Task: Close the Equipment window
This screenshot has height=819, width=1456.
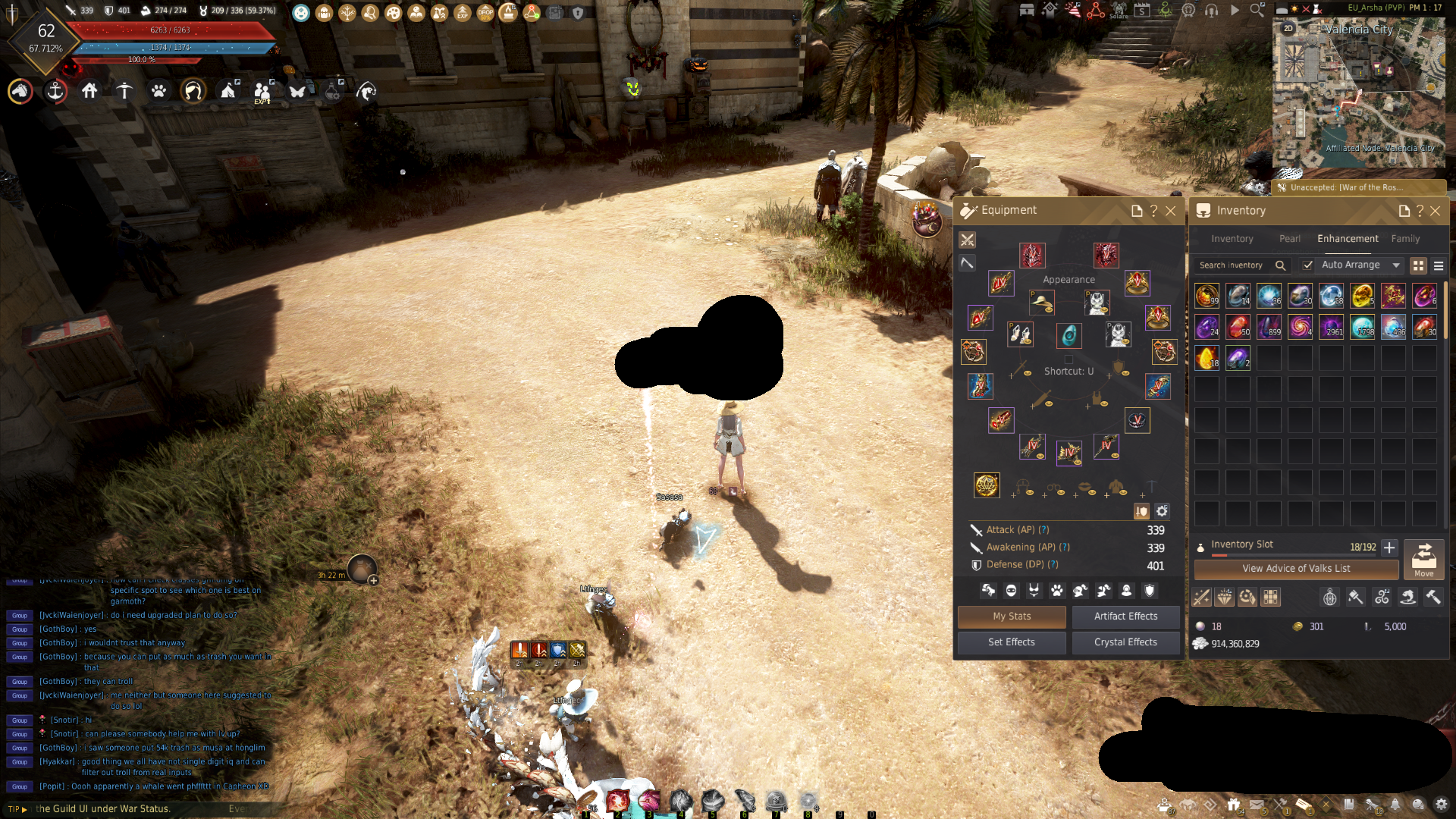Action: [x=1171, y=211]
